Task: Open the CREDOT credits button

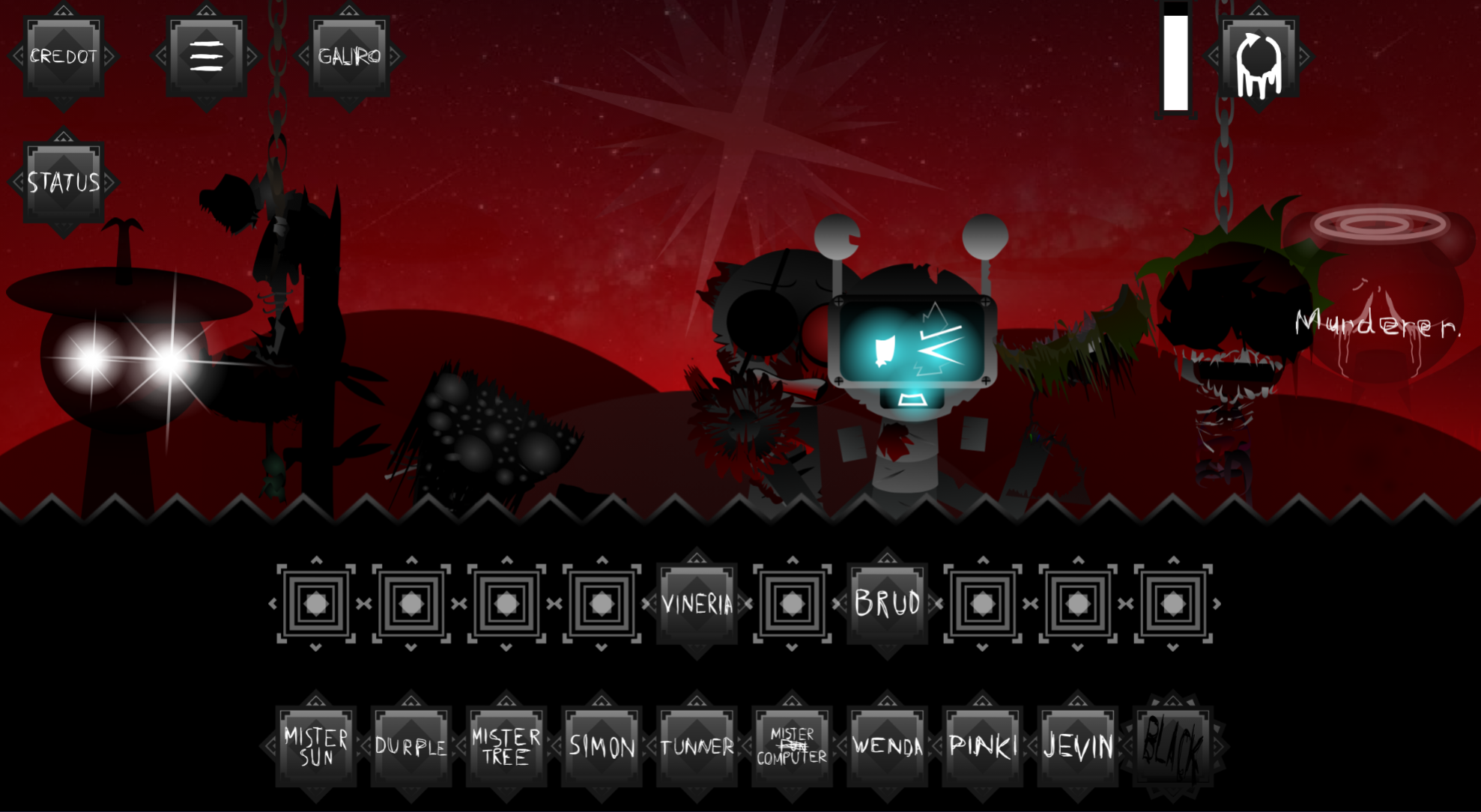Action: tap(64, 56)
